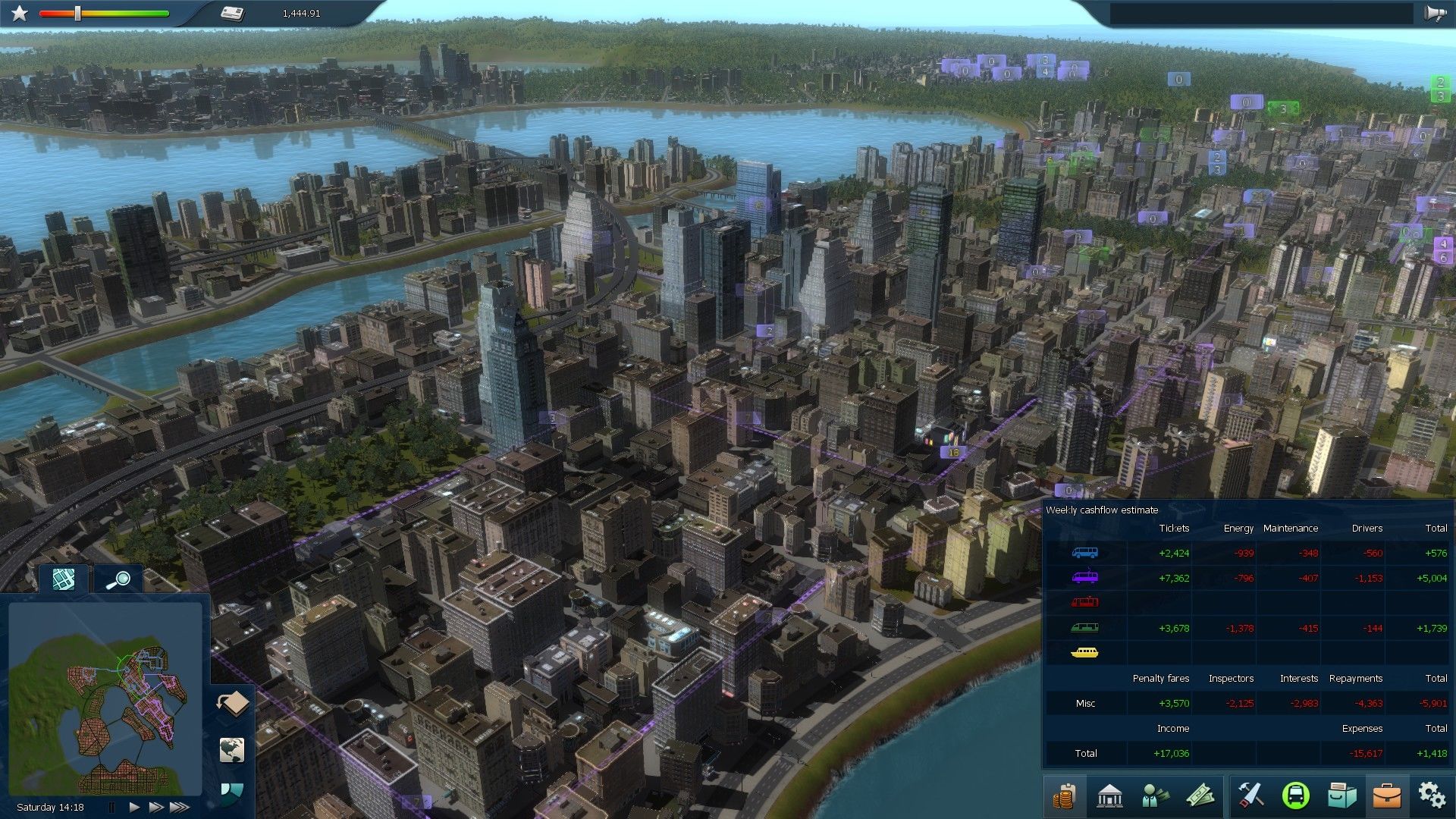Open the green bus lines menu

(x=1295, y=796)
